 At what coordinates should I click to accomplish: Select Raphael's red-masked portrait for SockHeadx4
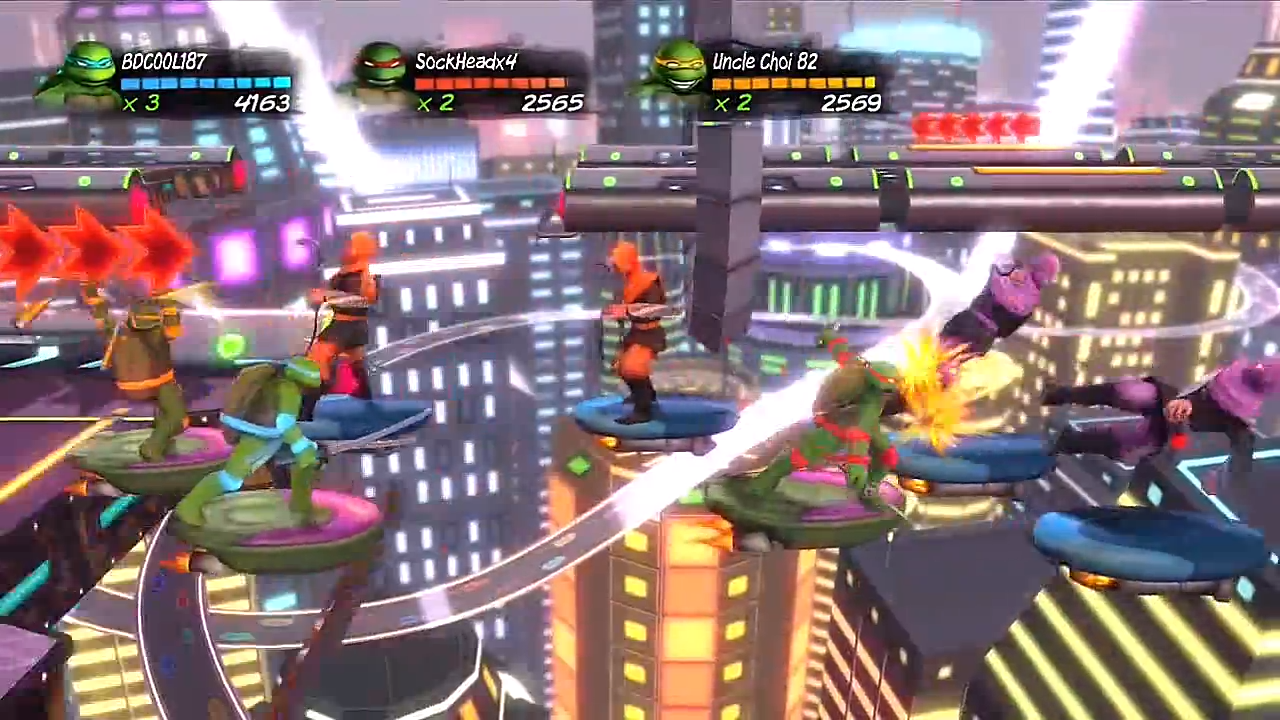pos(381,72)
